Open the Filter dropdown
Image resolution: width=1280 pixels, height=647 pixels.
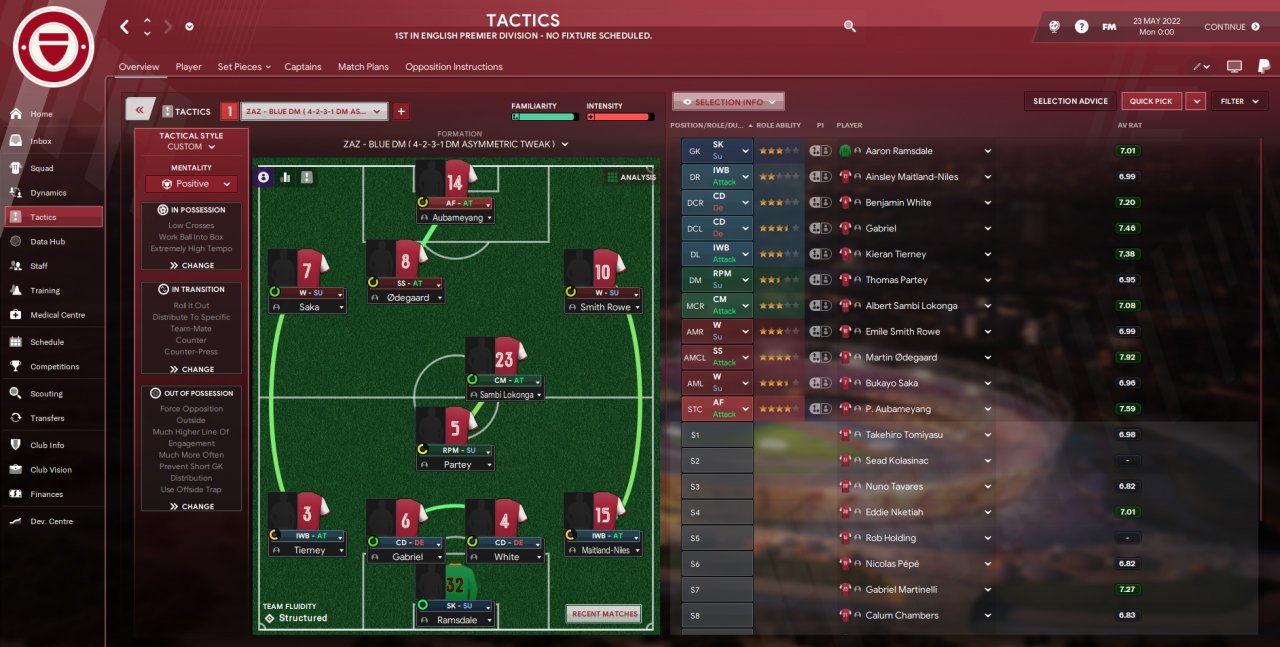(x=1239, y=101)
